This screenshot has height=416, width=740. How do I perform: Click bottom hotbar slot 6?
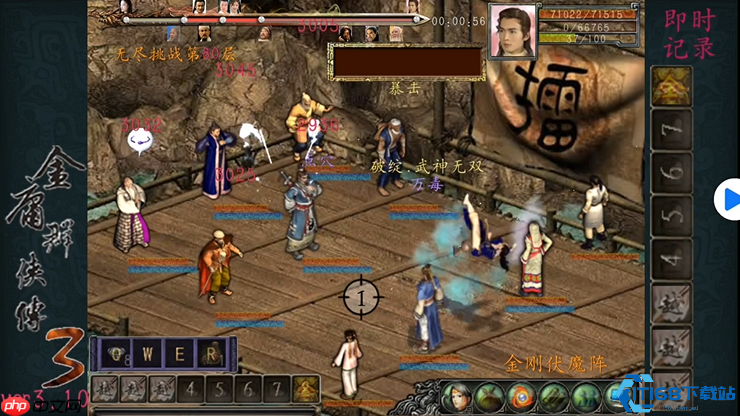coord(249,389)
